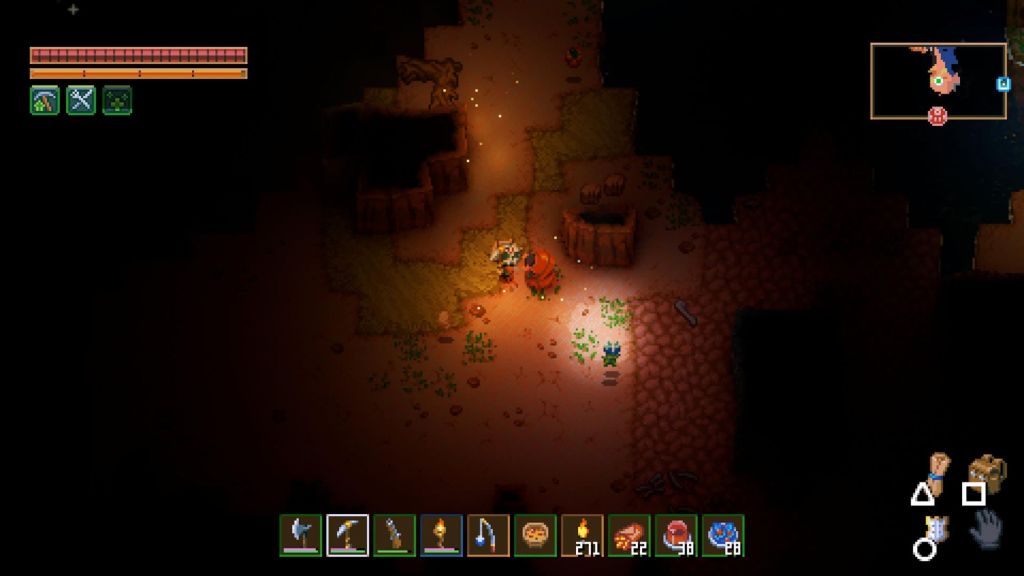Select the red dish stack of 38

point(676,535)
